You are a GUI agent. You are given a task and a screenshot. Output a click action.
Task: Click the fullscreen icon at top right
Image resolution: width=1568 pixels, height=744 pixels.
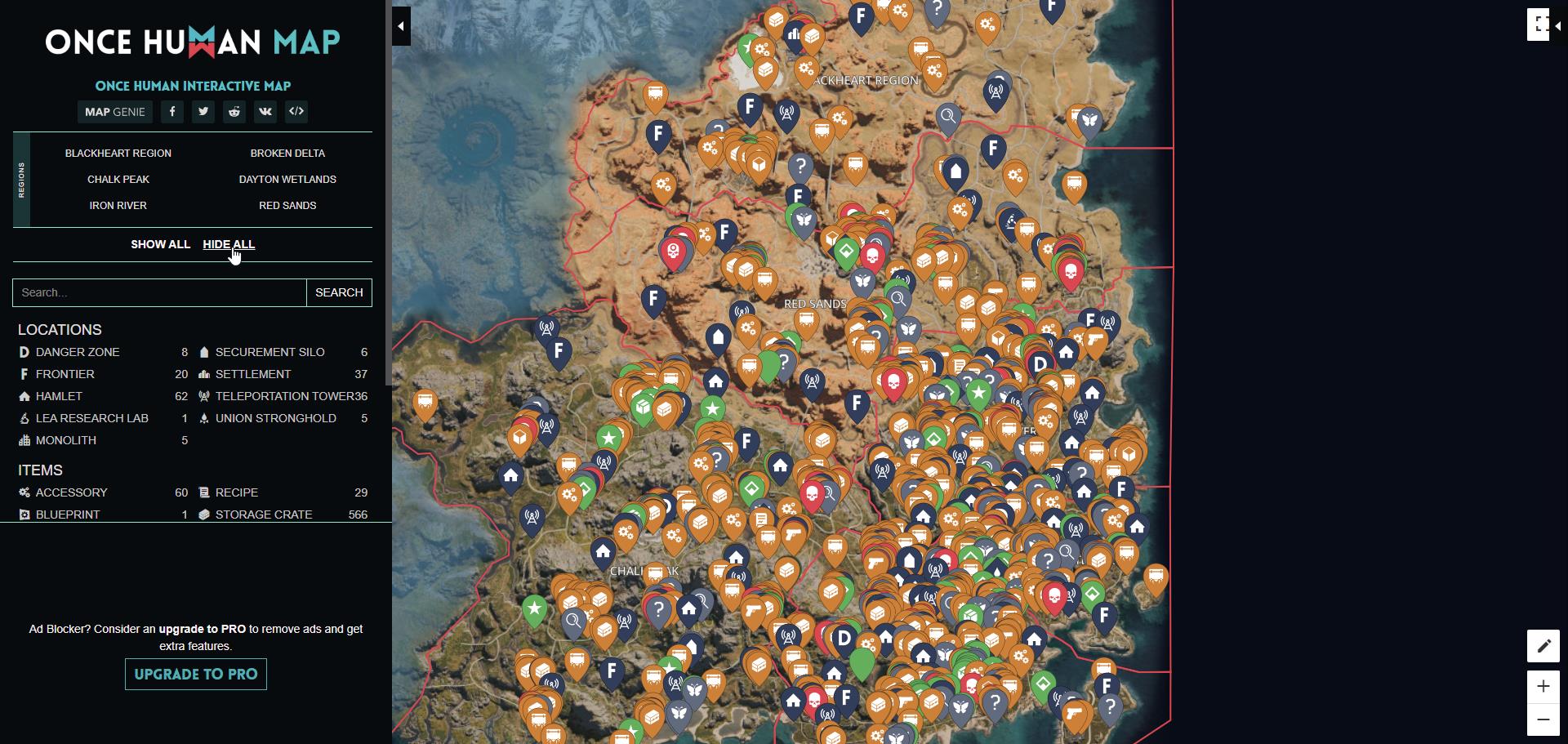(1539, 24)
